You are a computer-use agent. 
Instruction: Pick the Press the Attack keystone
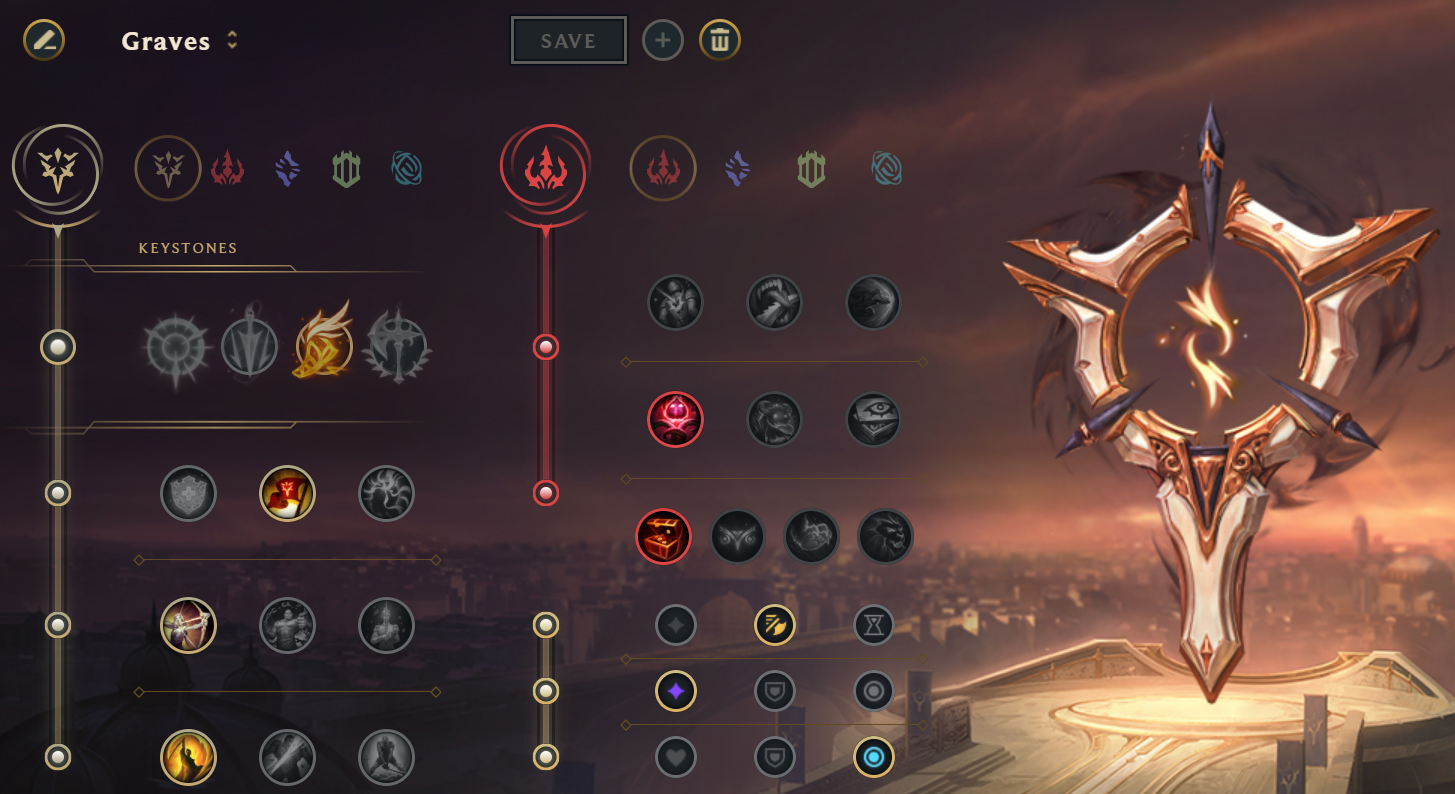(x=175, y=348)
